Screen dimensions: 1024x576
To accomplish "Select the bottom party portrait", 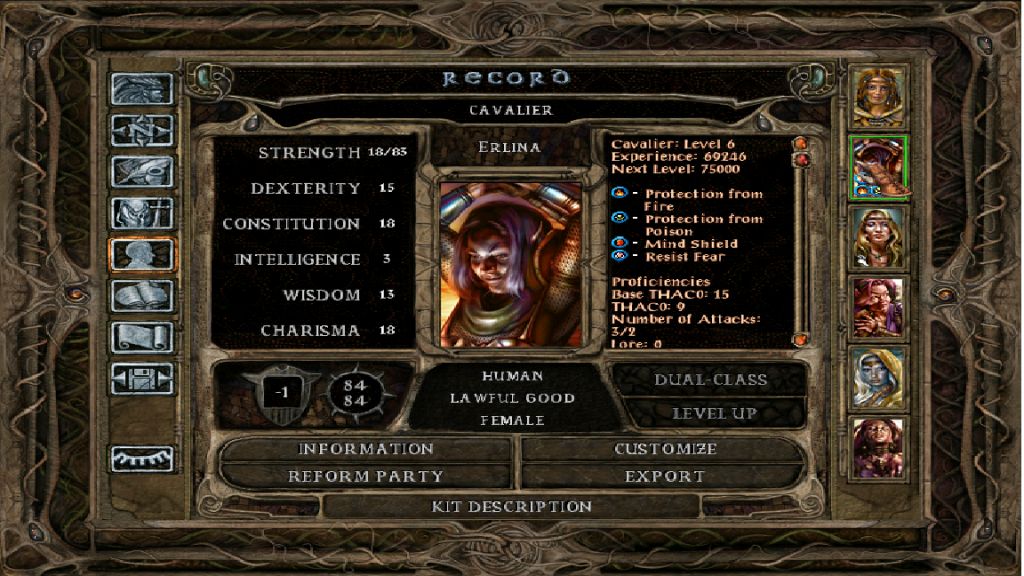I will click(879, 448).
